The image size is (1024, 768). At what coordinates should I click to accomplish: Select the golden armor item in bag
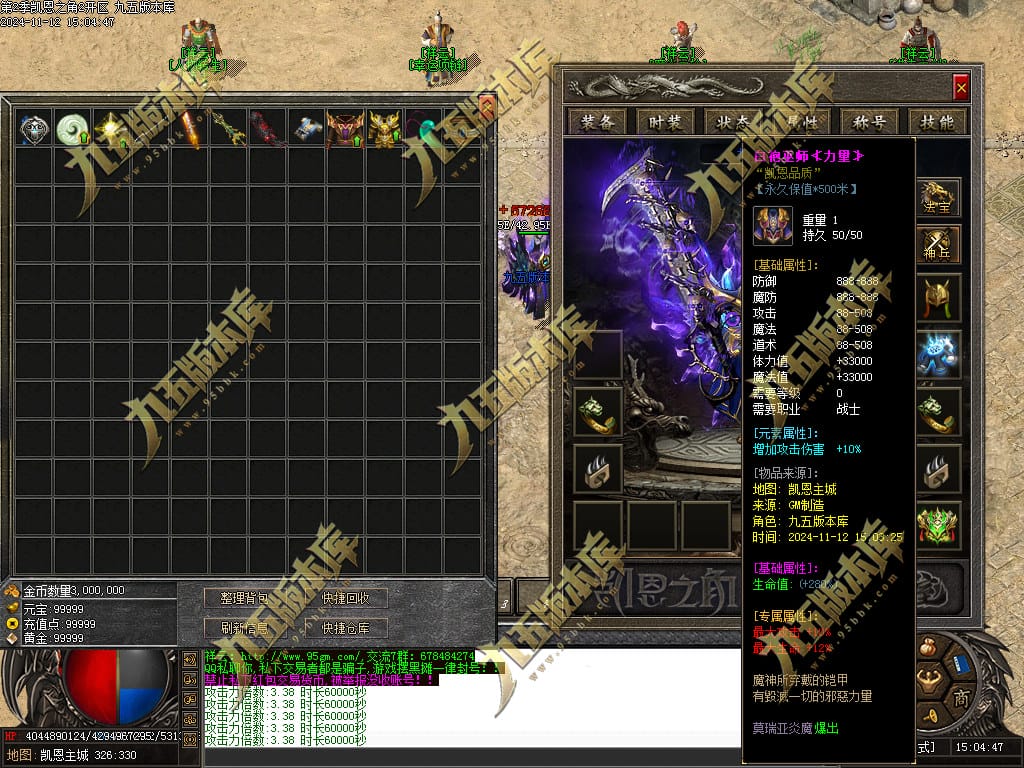pos(384,129)
